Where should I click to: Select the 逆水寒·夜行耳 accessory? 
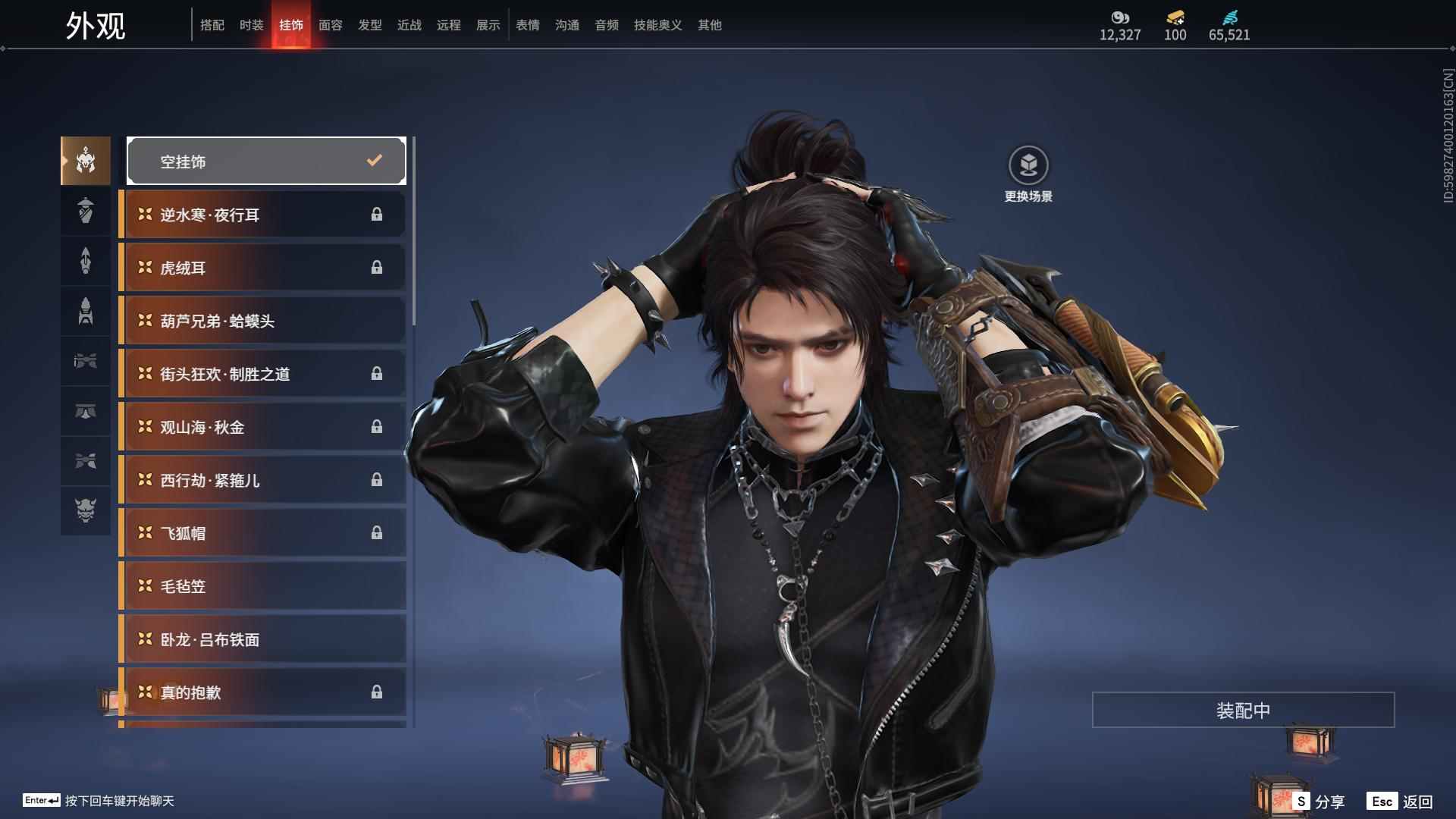point(262,215)
